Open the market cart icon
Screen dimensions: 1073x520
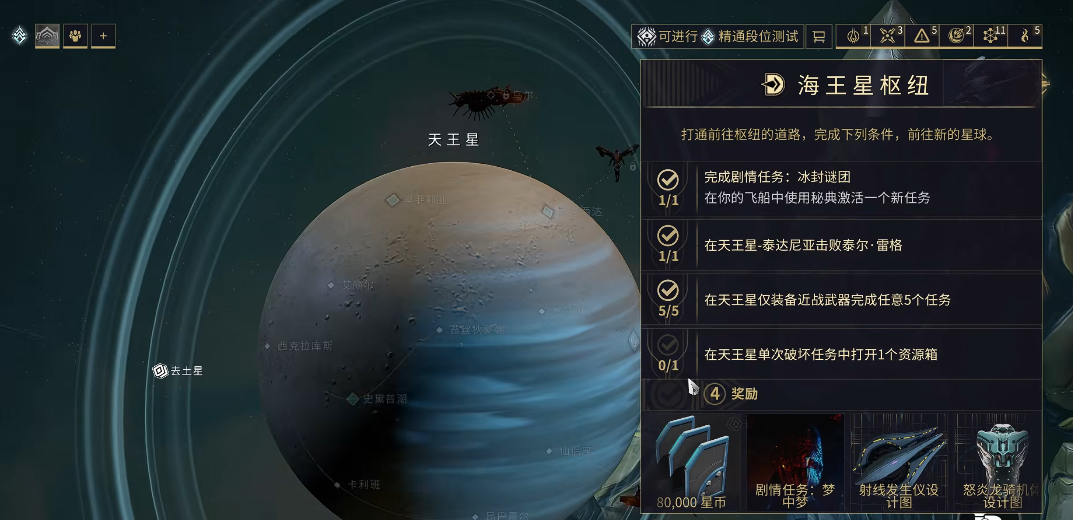819,37
